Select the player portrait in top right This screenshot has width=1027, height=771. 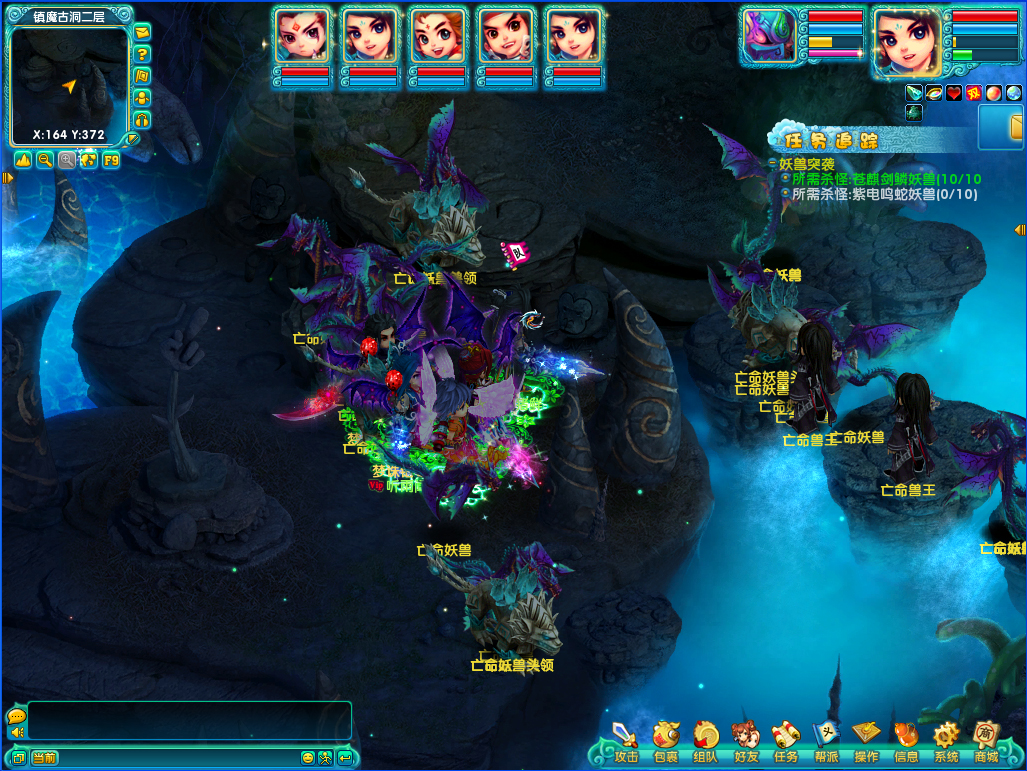908,42
